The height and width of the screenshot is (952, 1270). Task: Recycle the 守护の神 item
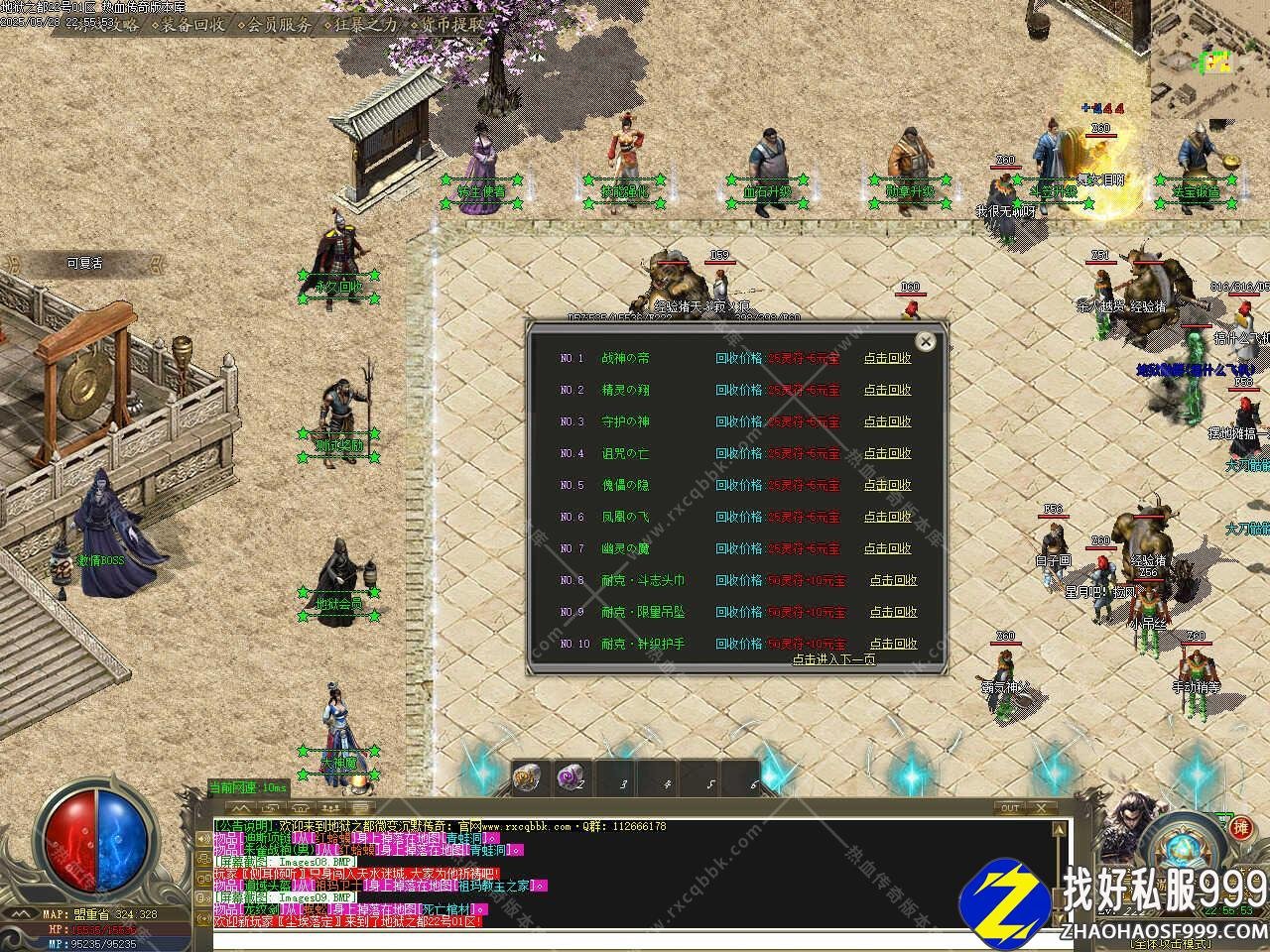click(x=886, y=421)
